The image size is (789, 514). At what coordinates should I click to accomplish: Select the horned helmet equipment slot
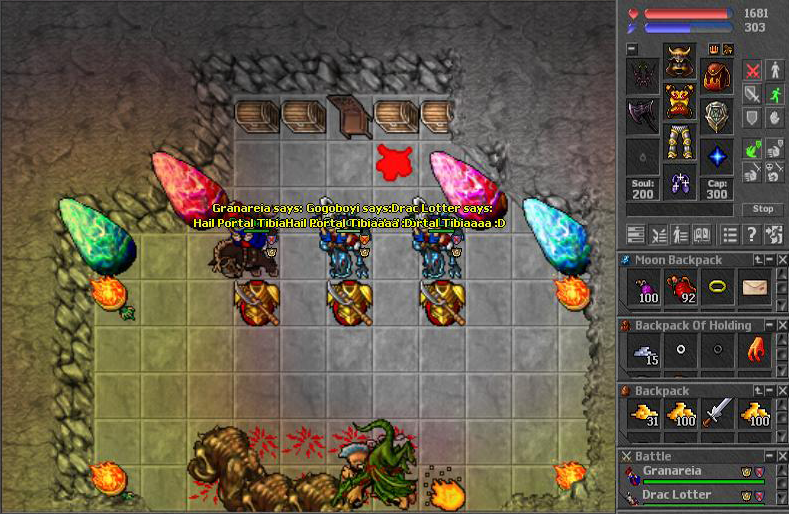[680, 62]
